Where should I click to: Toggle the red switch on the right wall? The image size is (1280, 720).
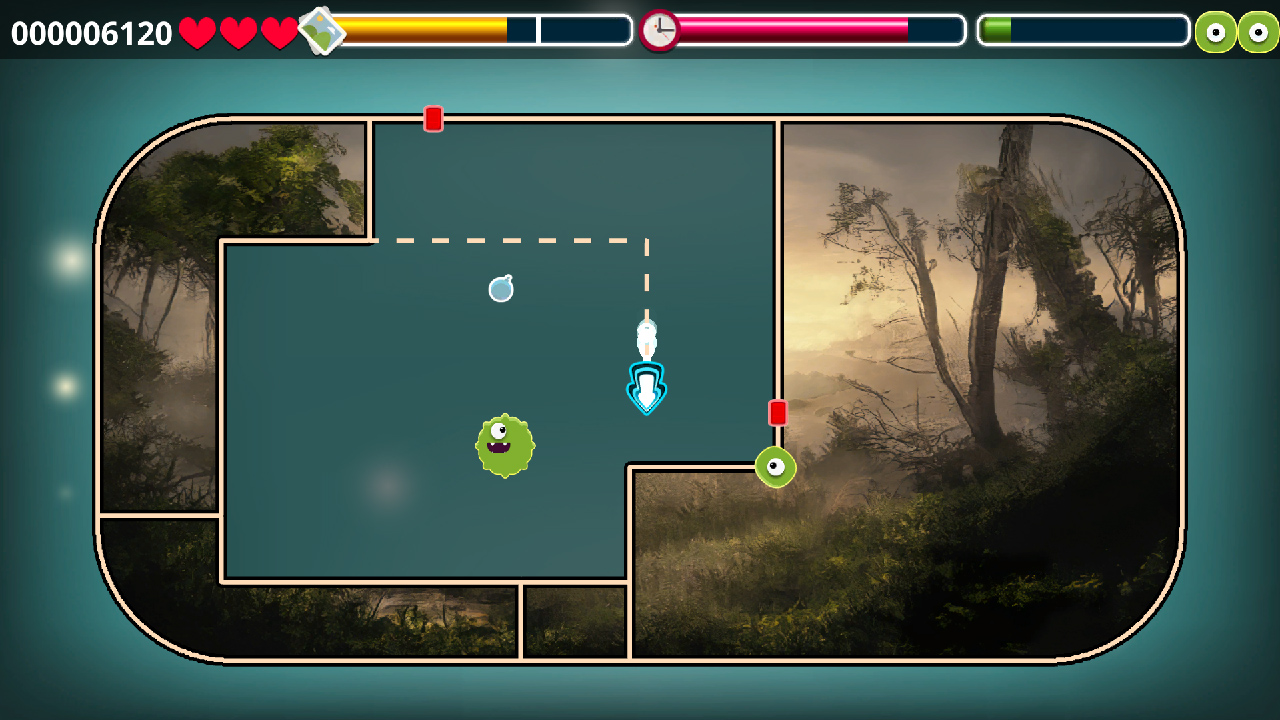tap(779, 411)
